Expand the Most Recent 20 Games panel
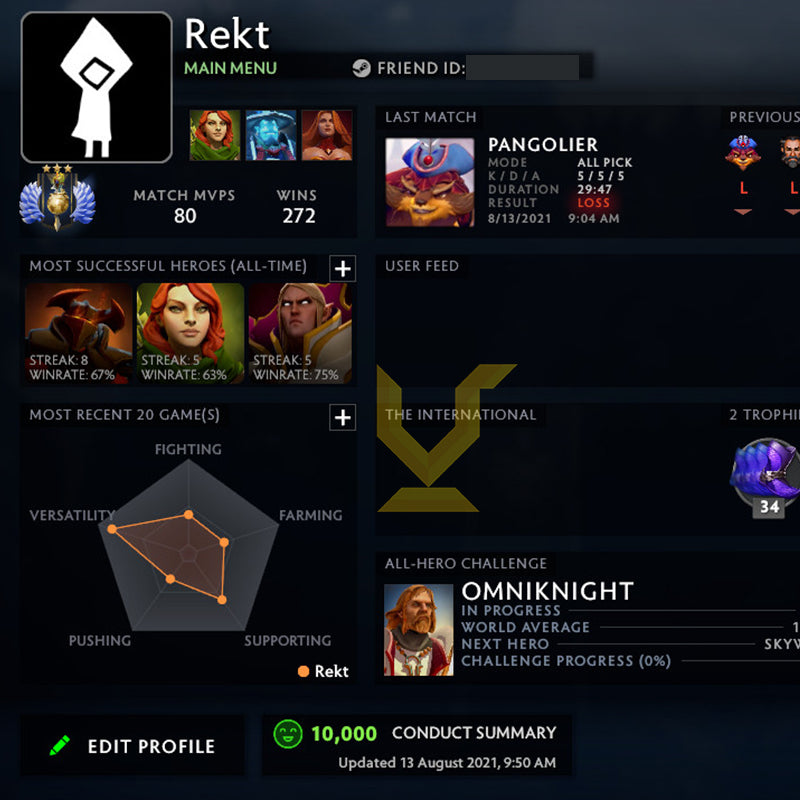 coord(342,417)
